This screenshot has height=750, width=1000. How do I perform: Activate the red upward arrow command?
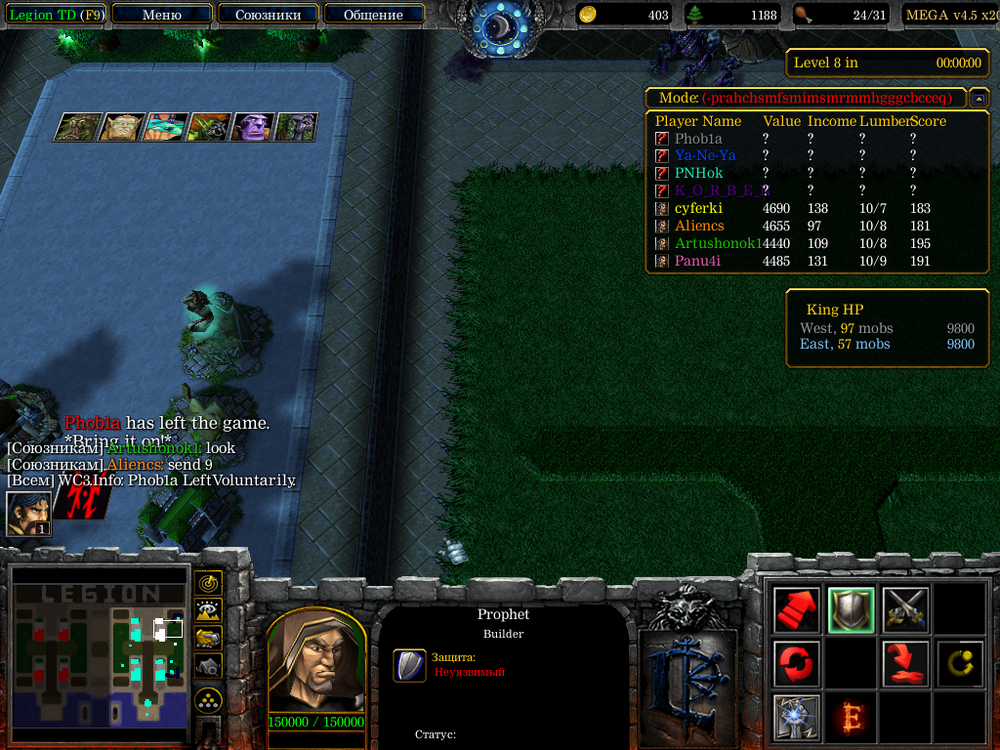(797, 610)
